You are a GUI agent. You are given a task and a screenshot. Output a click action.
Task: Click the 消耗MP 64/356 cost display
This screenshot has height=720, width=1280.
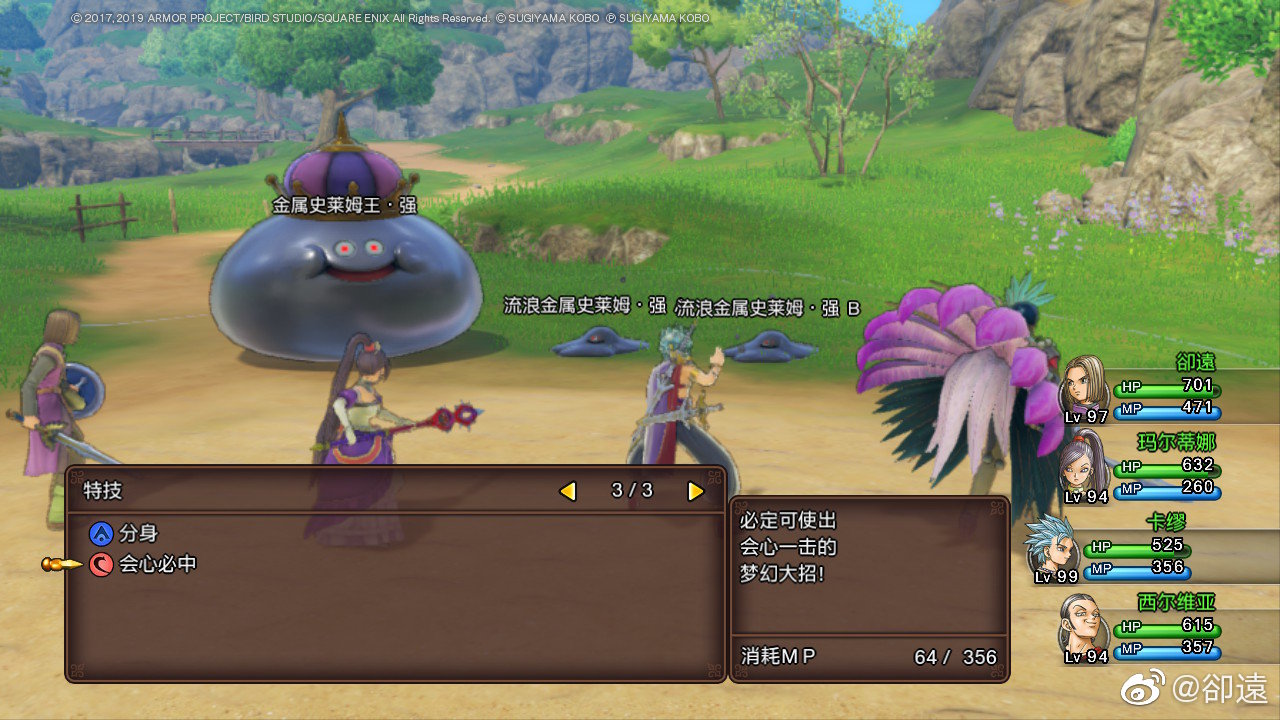(865, 657)
